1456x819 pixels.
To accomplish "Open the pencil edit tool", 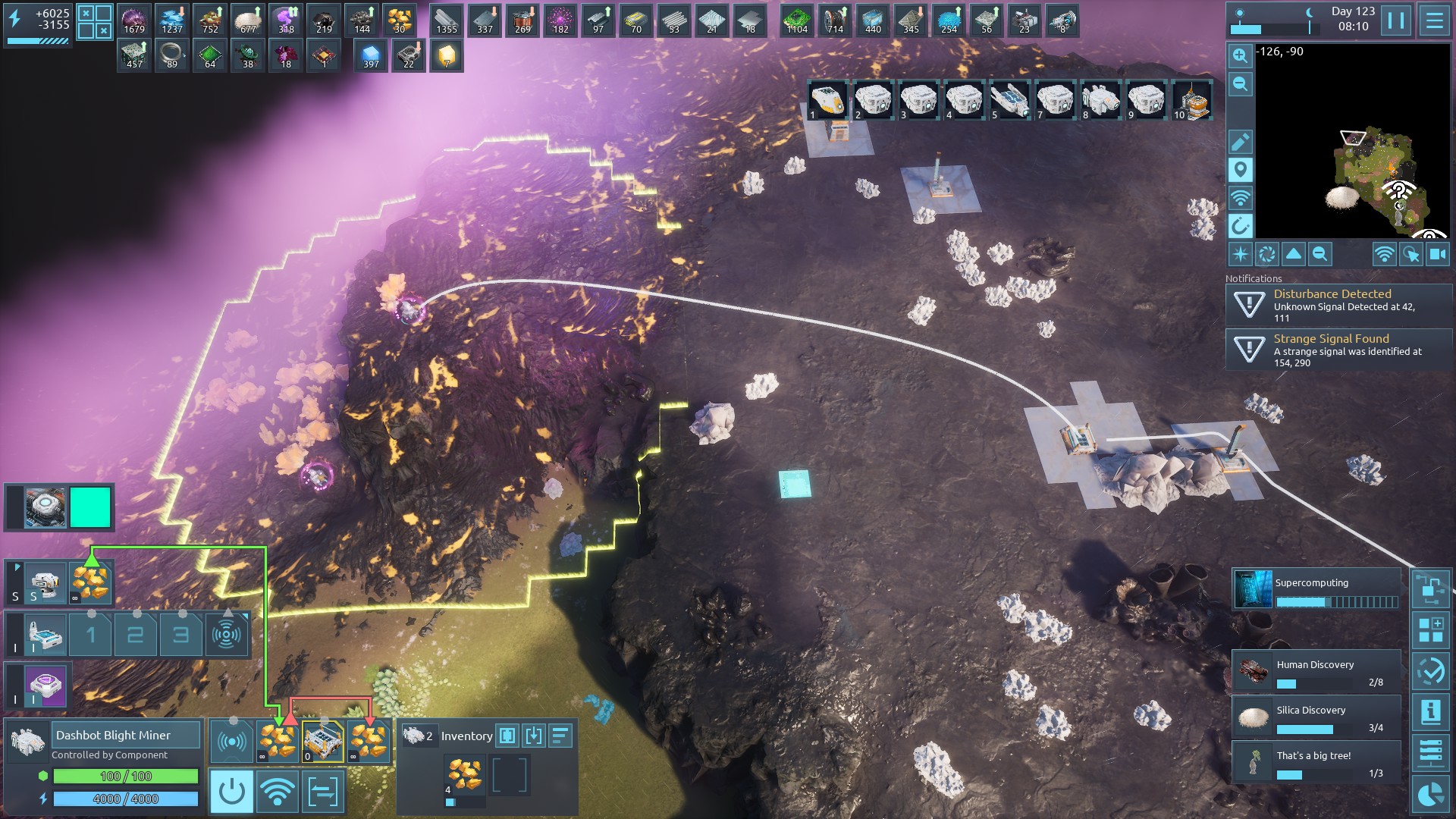I will point(1240,142).
